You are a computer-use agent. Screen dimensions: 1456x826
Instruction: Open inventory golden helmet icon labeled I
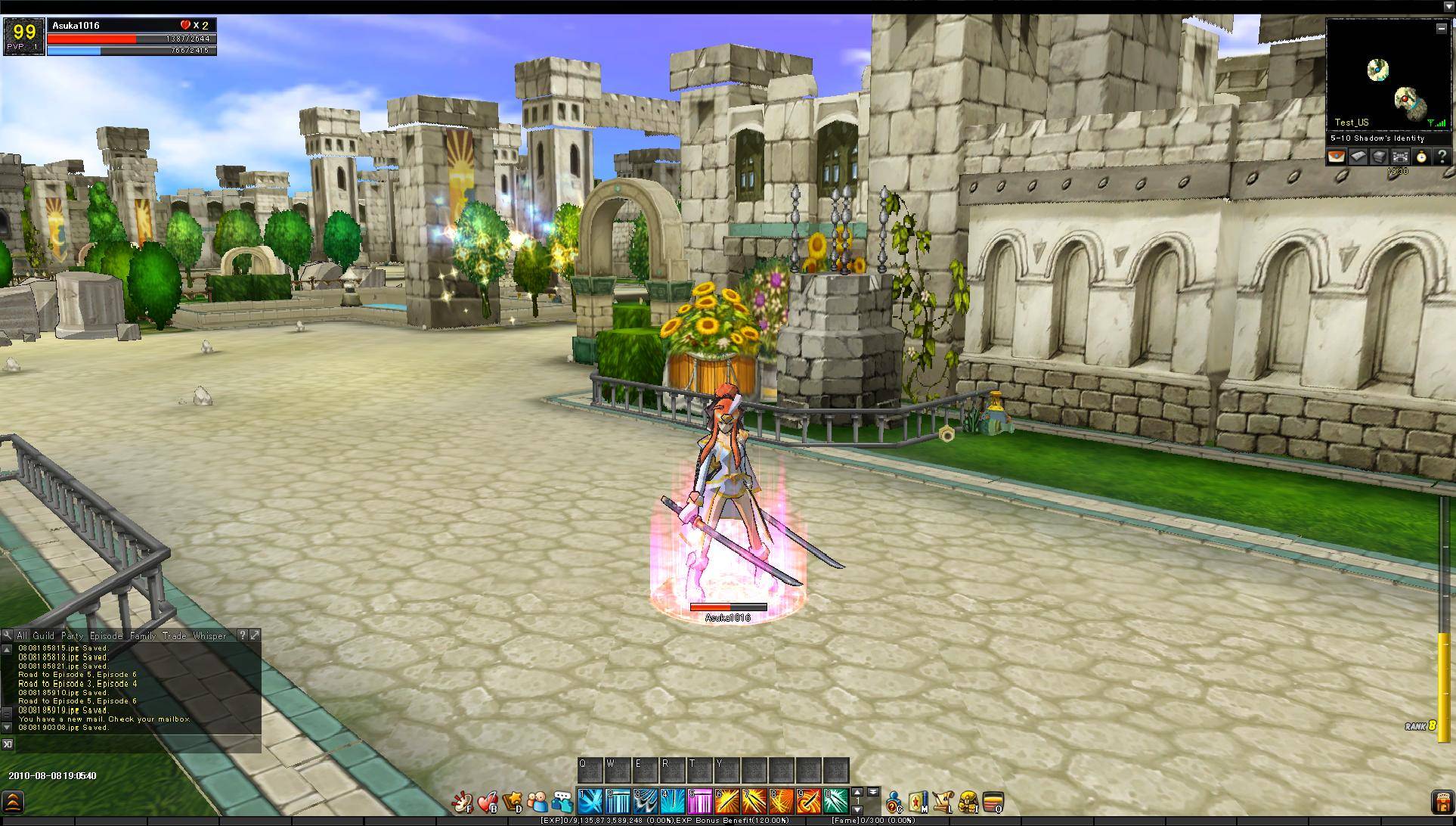coord(968,802)
